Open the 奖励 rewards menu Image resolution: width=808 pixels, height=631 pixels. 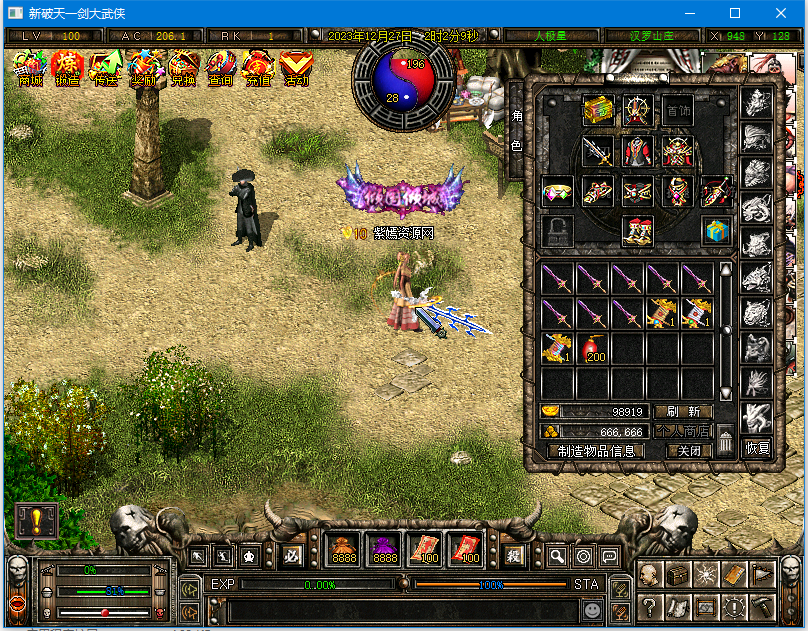(x=145, y=68)
